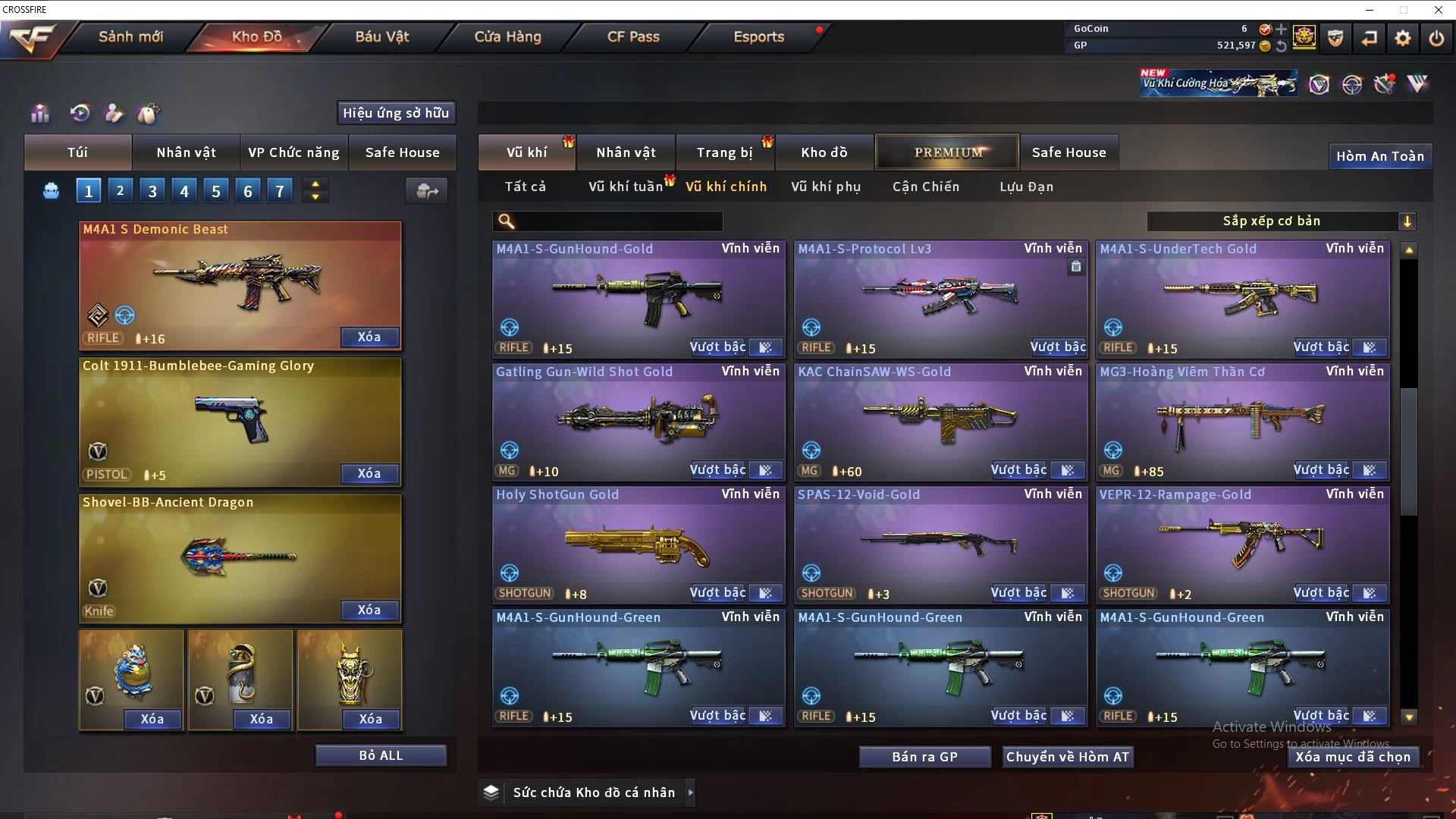Screen dimensions: 1456x819
Task: Pick the MG3-Hoàng Viêm Thần Cơ card
Action: 1242,421
